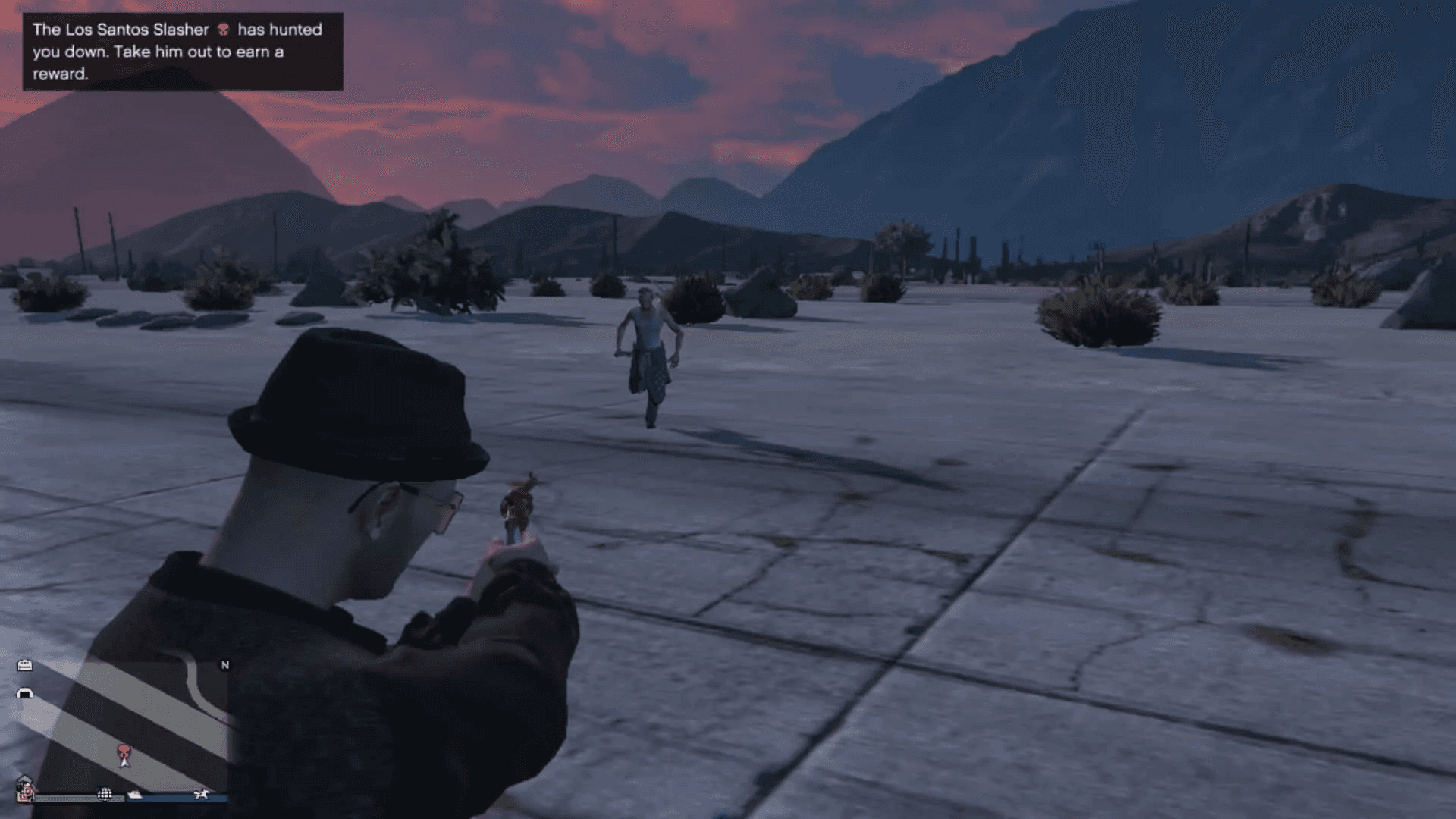Viewport: 1456px width, 819px height.
Task: Click the character portrait beside the minimap
Action: pyautogui.click(x=26, y=786)
